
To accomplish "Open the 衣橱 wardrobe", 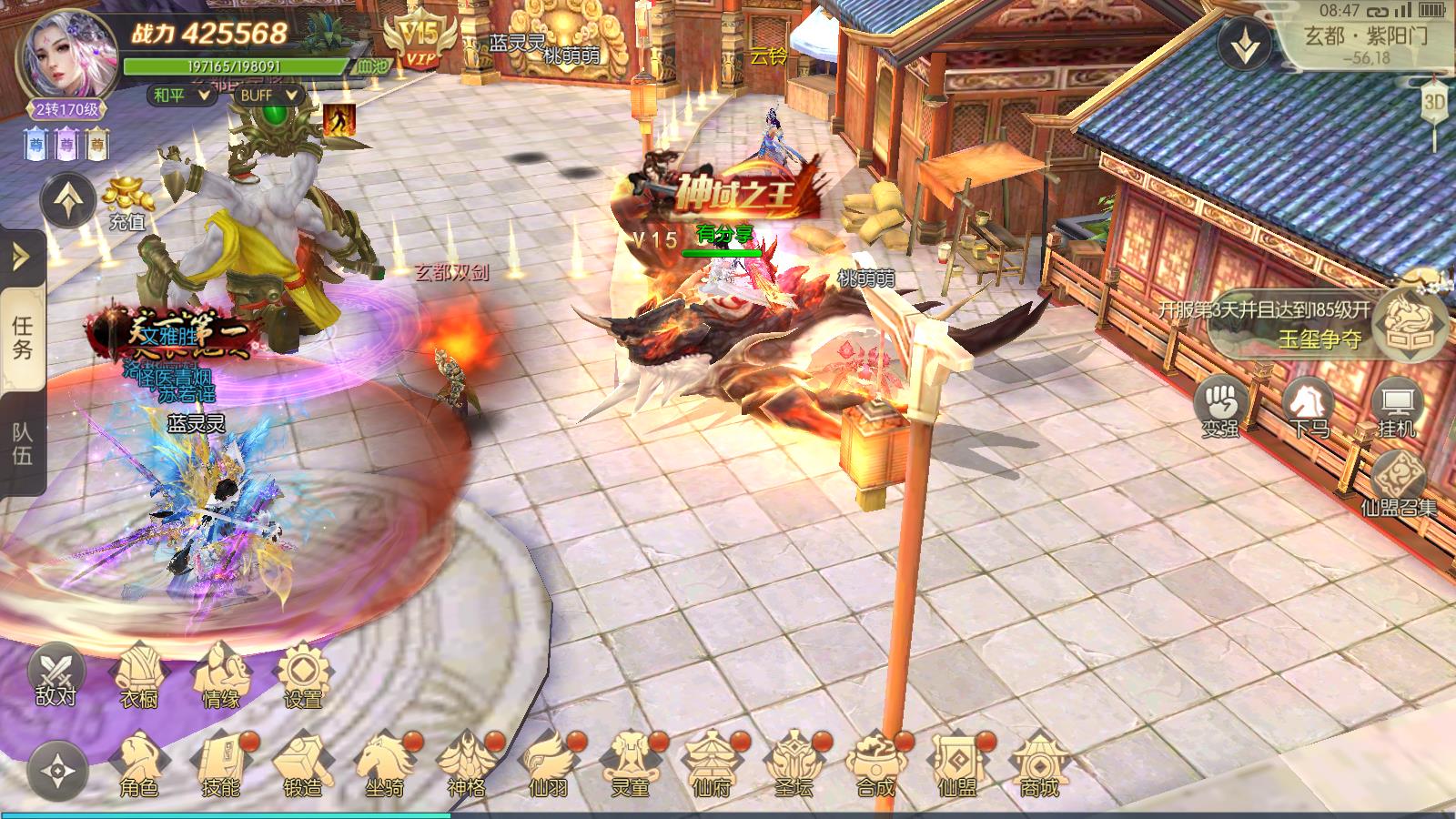I will tap(139, 676).
